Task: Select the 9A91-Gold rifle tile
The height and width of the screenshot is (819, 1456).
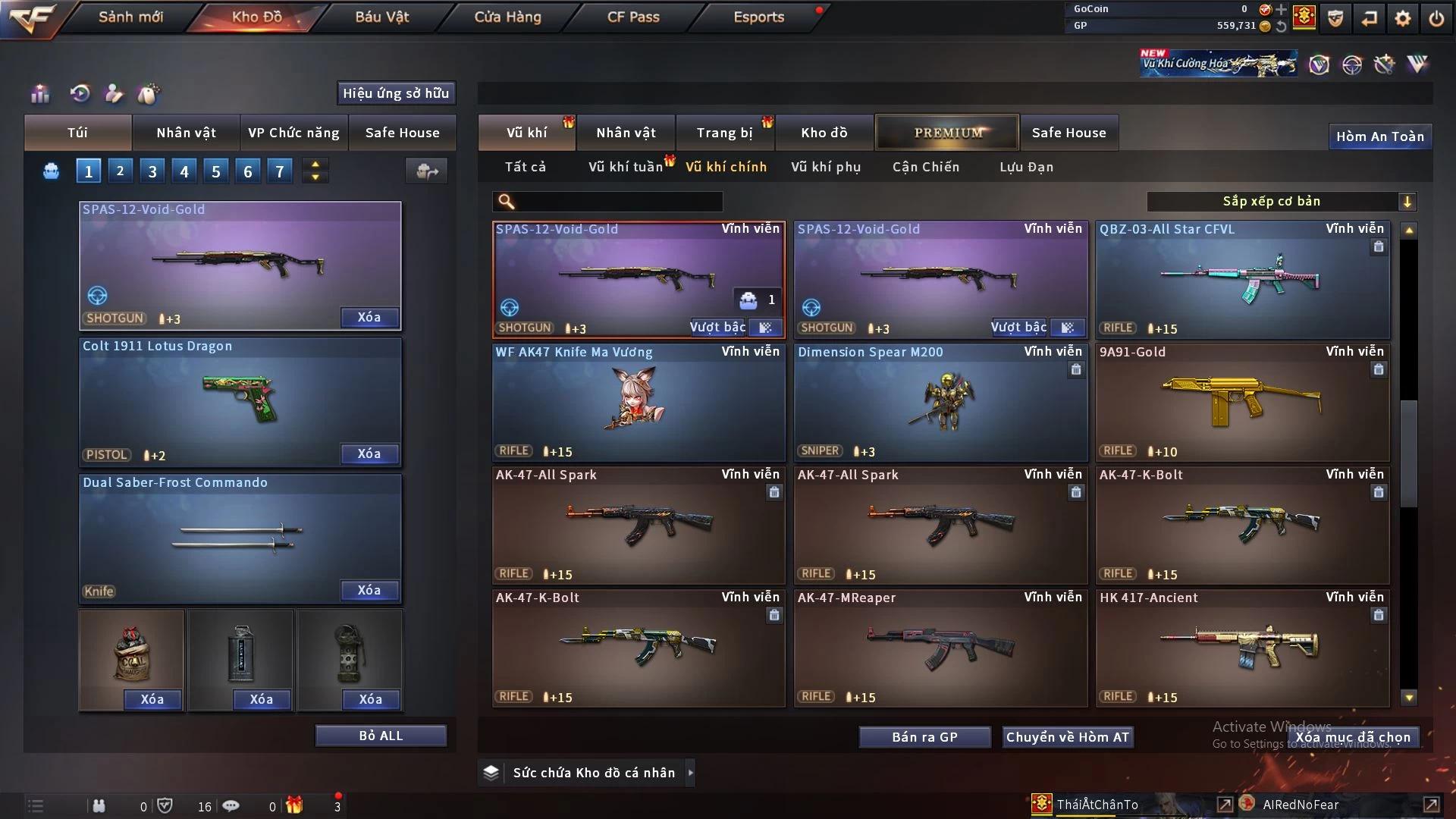Action: click(x=1242, y=403)
